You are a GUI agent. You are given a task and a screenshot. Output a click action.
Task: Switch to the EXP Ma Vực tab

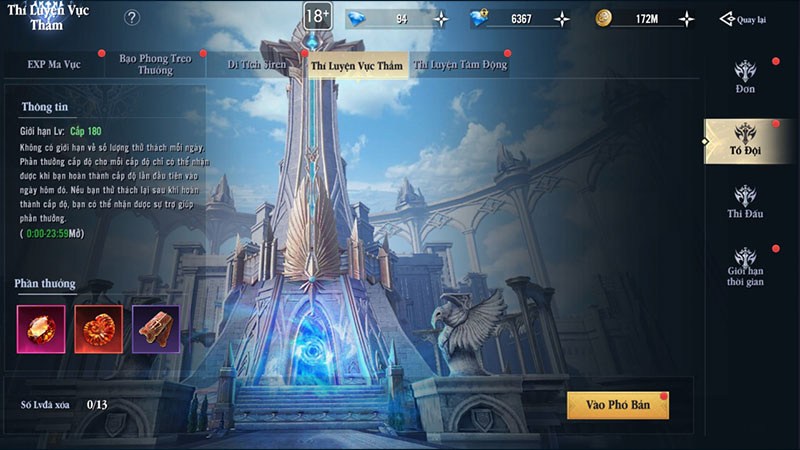click(54, 65)
